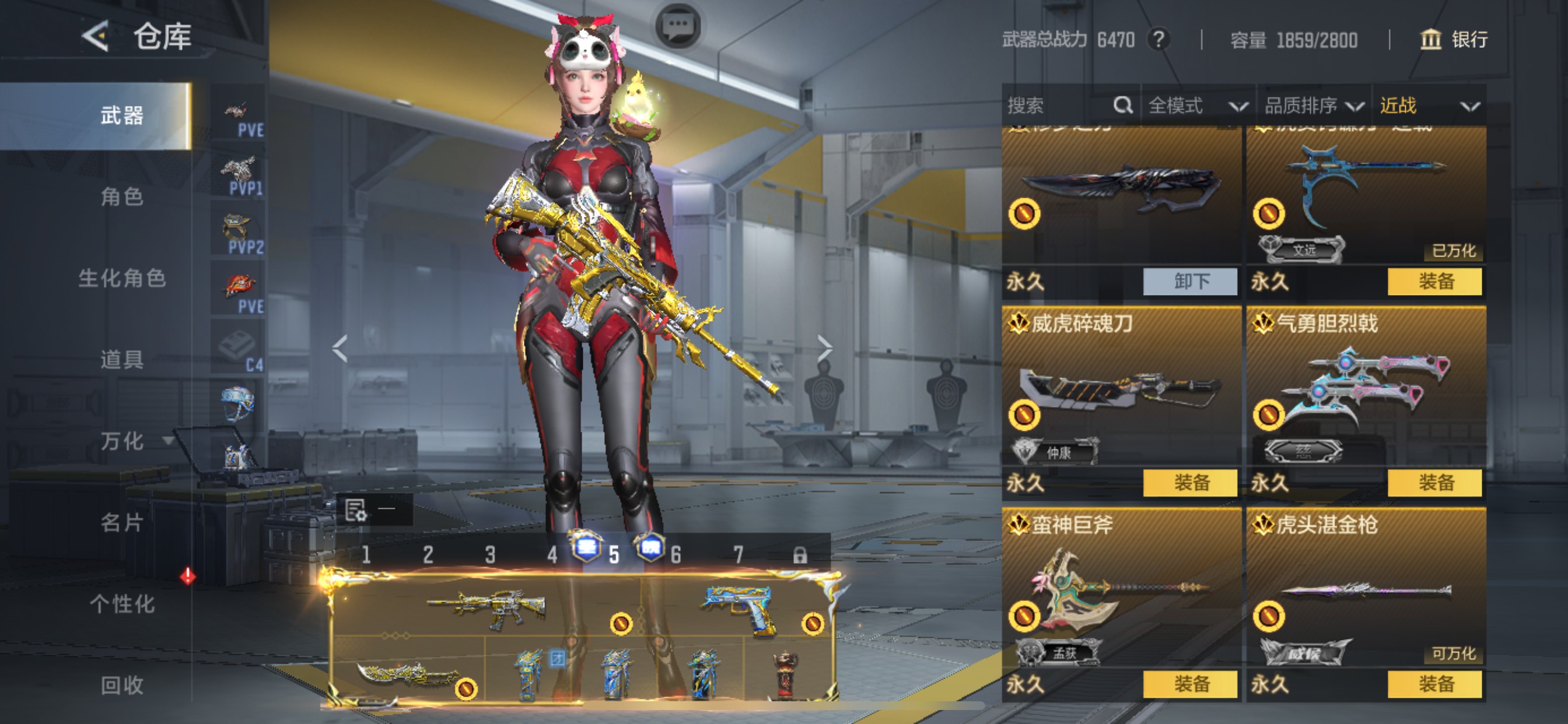Open the chat bubble icon
This screenshot has height=724, width=1568.
(x=678, y=26)
